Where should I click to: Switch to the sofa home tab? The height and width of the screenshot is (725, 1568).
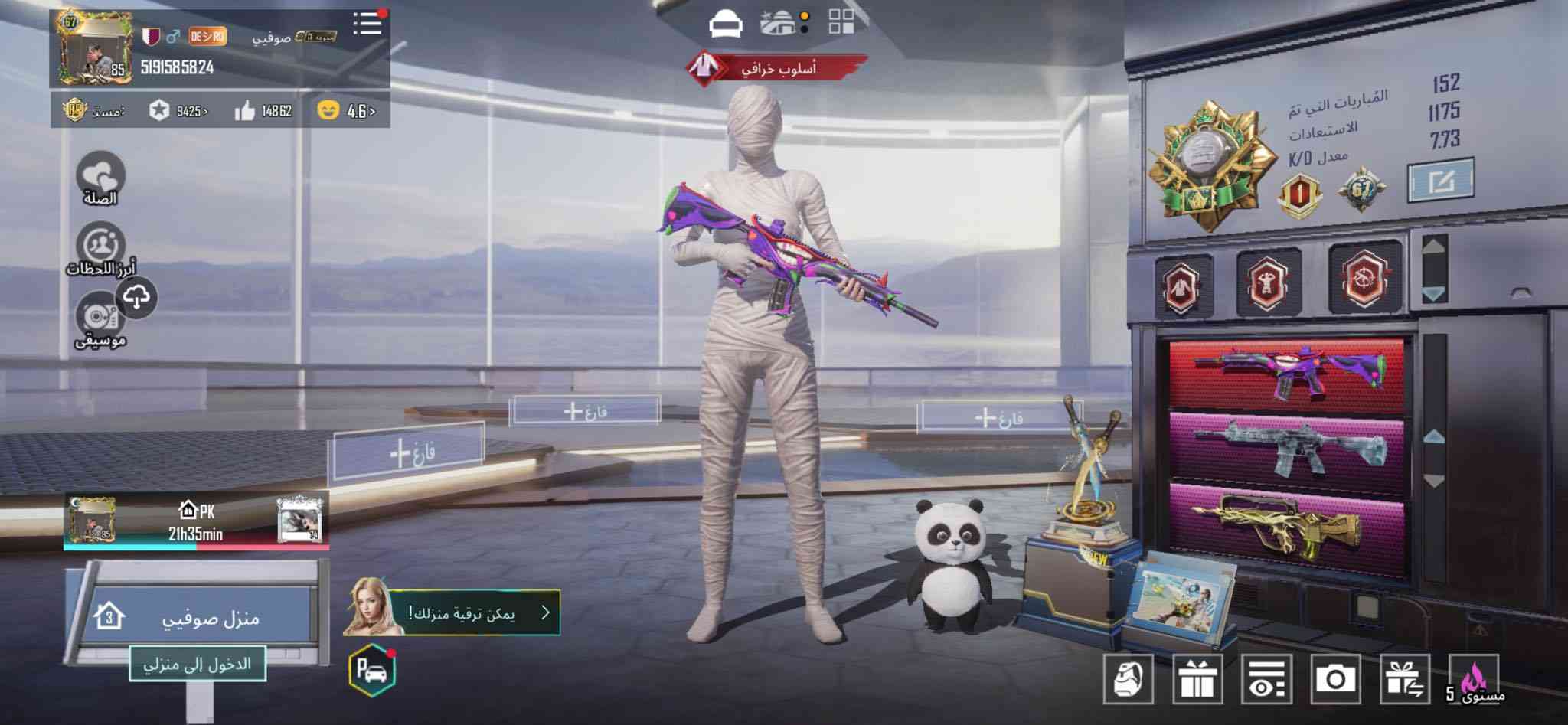point(725,25)
